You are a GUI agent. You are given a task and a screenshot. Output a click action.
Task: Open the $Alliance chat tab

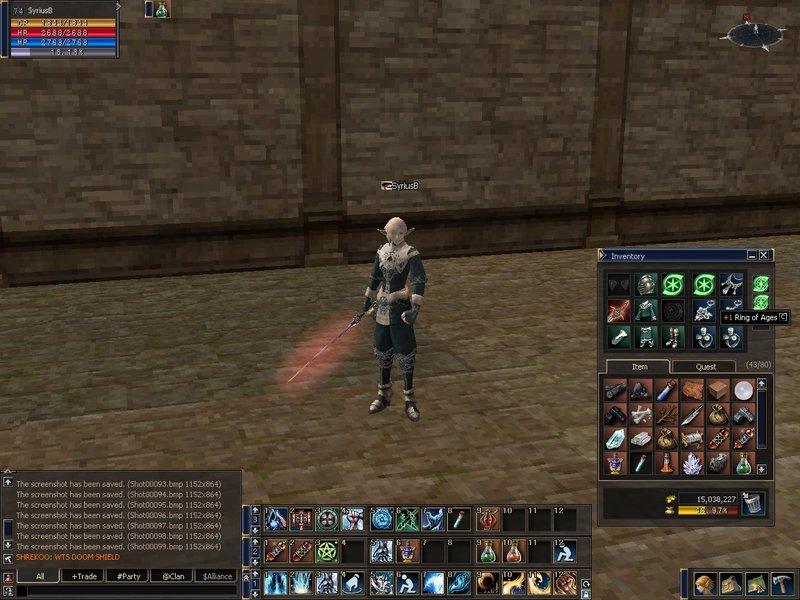point(217,576)
